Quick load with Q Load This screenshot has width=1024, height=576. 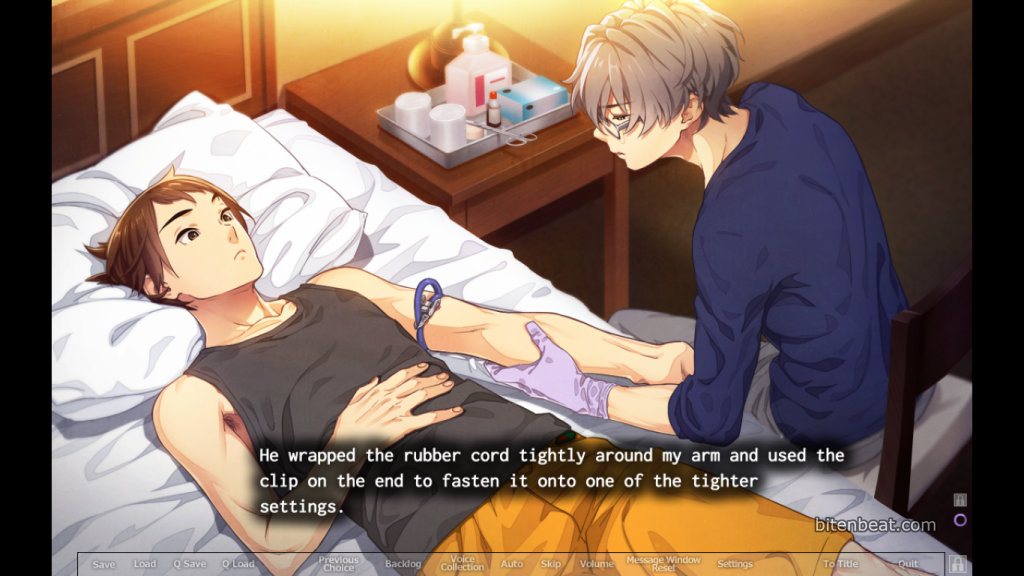pos(238,564)
